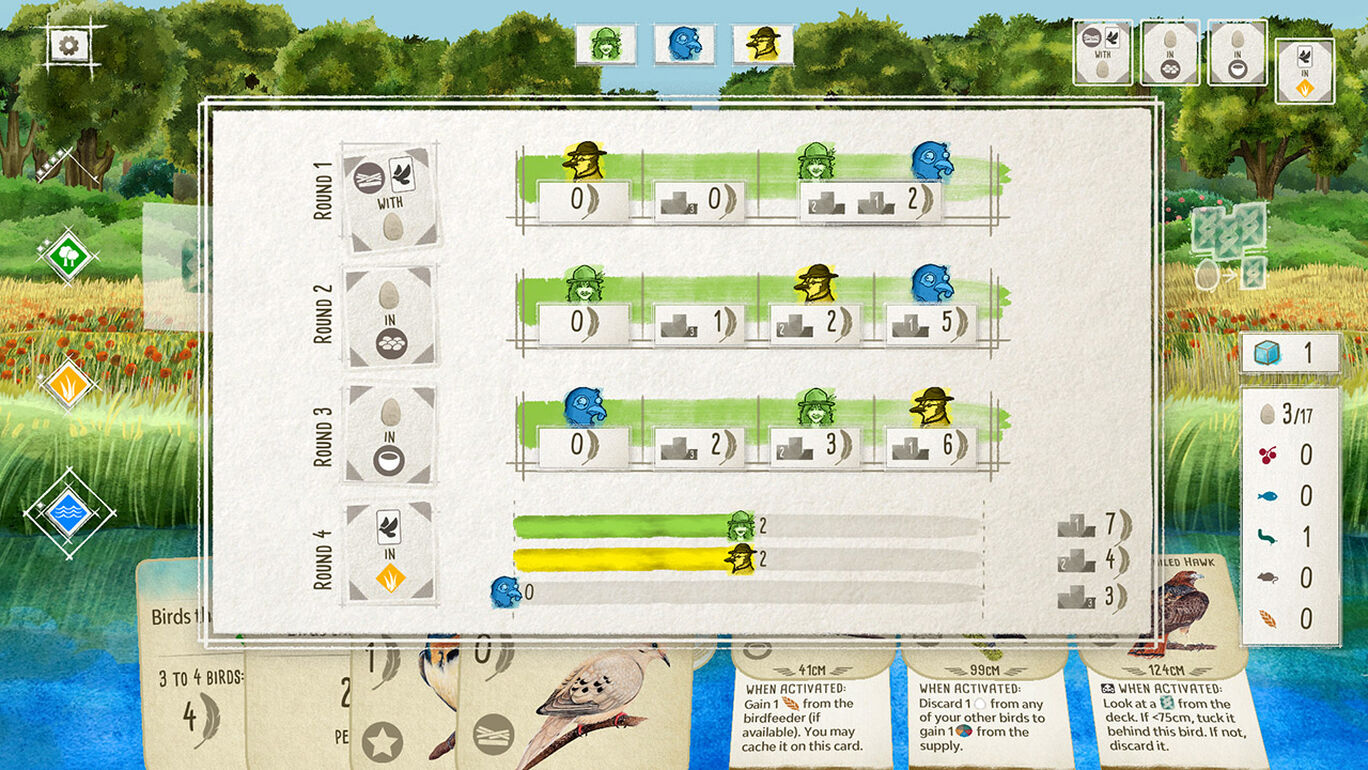The height and width of the screenshot is (770, 1368).
Task: Choose the orange grassland habitat icon
Action: 68,383
